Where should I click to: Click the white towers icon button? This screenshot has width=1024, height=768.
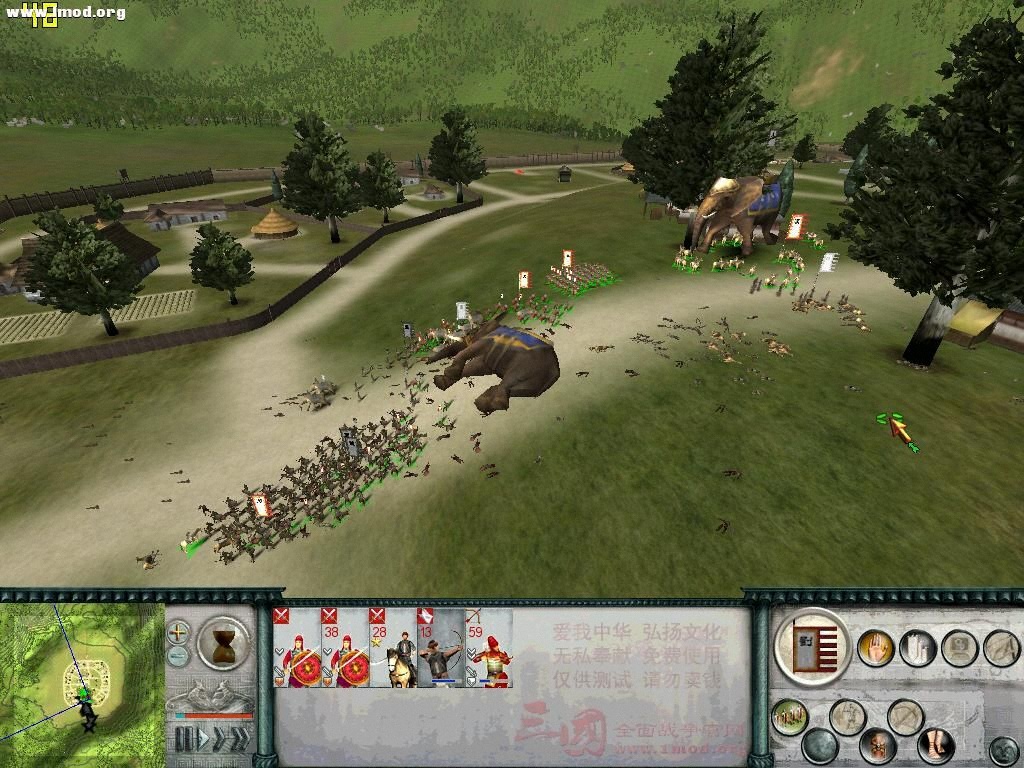[917, 648]
